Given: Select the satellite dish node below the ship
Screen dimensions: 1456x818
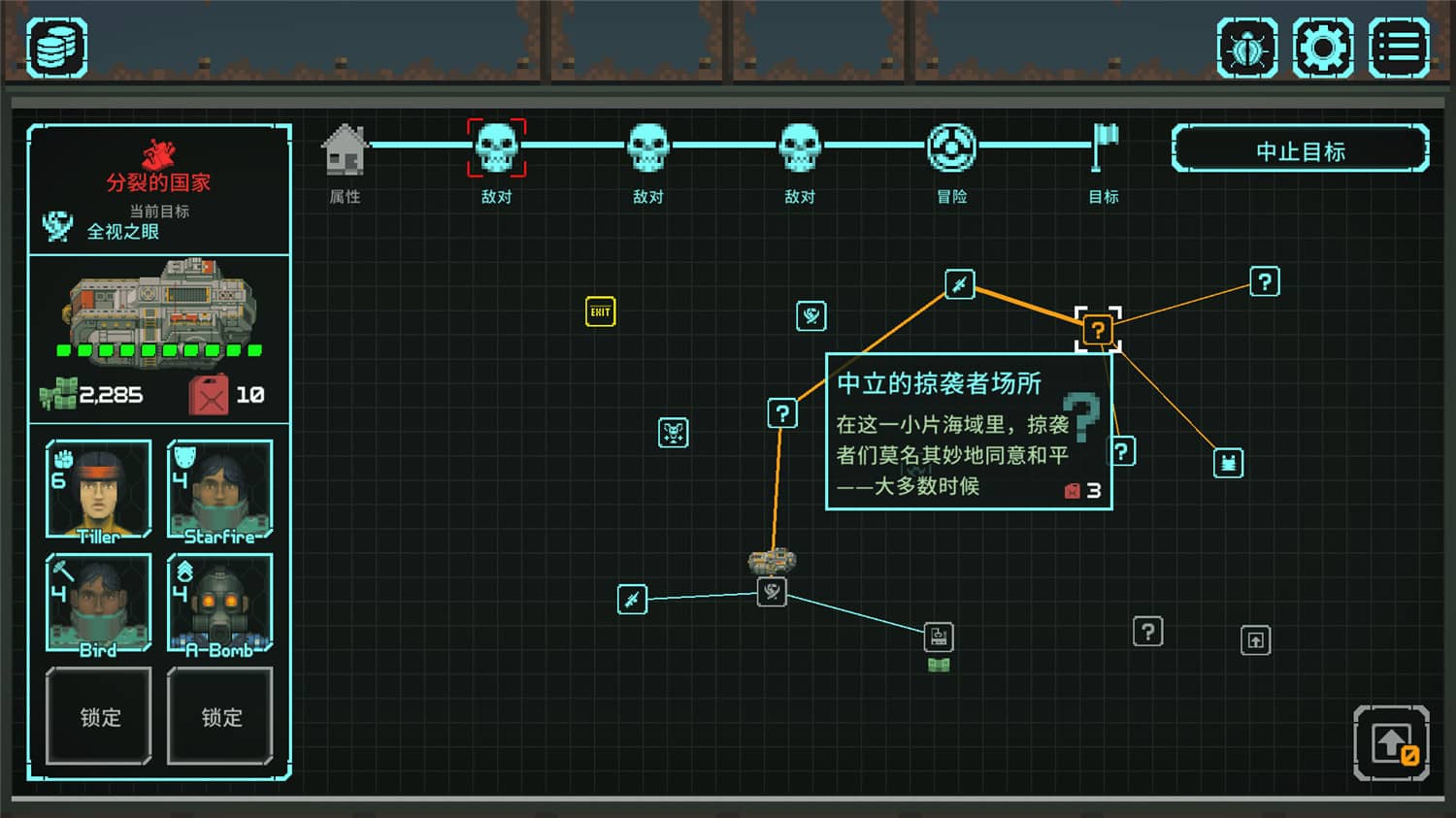Looking at the screenshot, I should [x=770, y=593].
